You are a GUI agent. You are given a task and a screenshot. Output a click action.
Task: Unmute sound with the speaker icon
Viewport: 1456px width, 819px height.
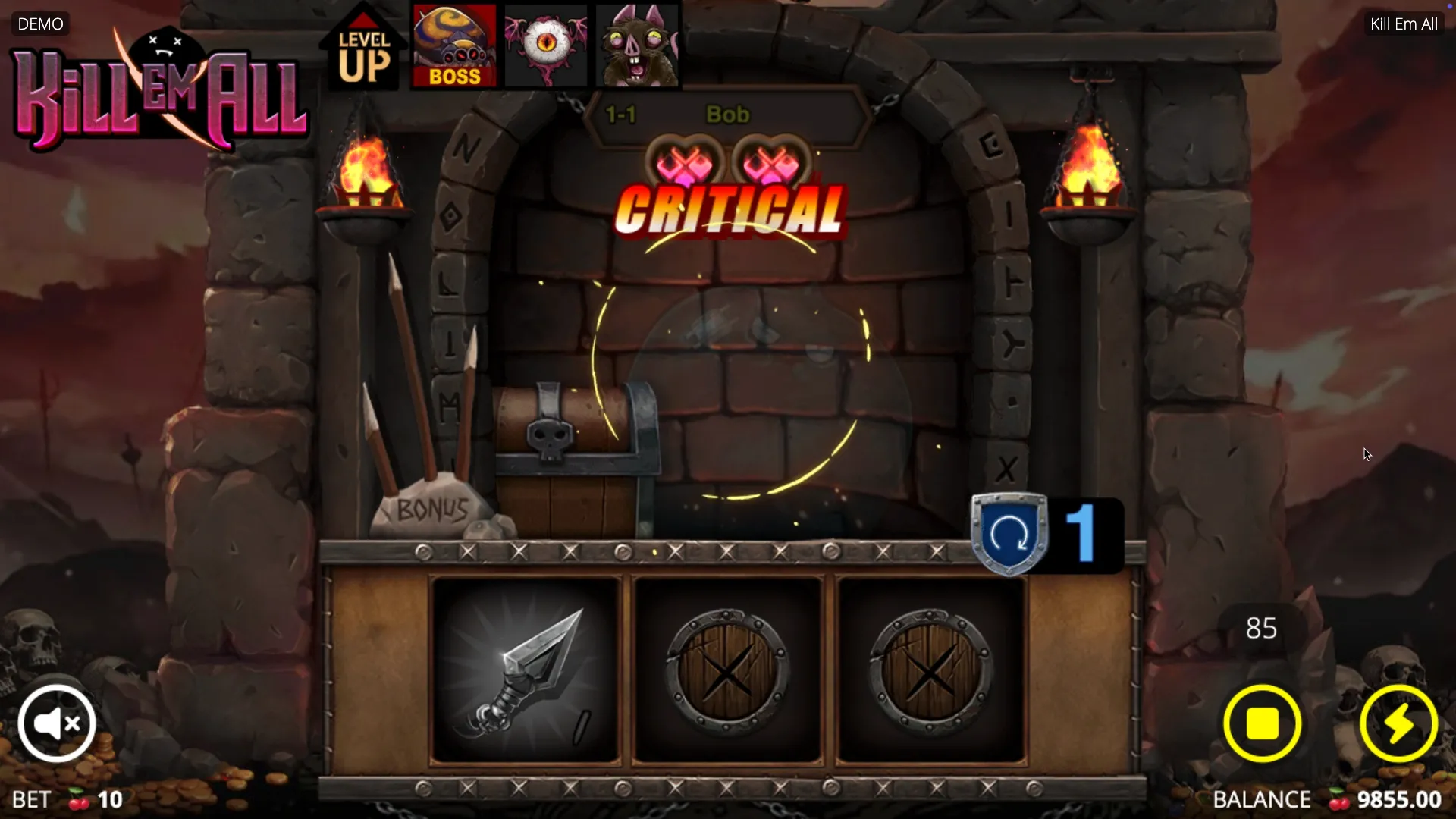tap(57, 723)
